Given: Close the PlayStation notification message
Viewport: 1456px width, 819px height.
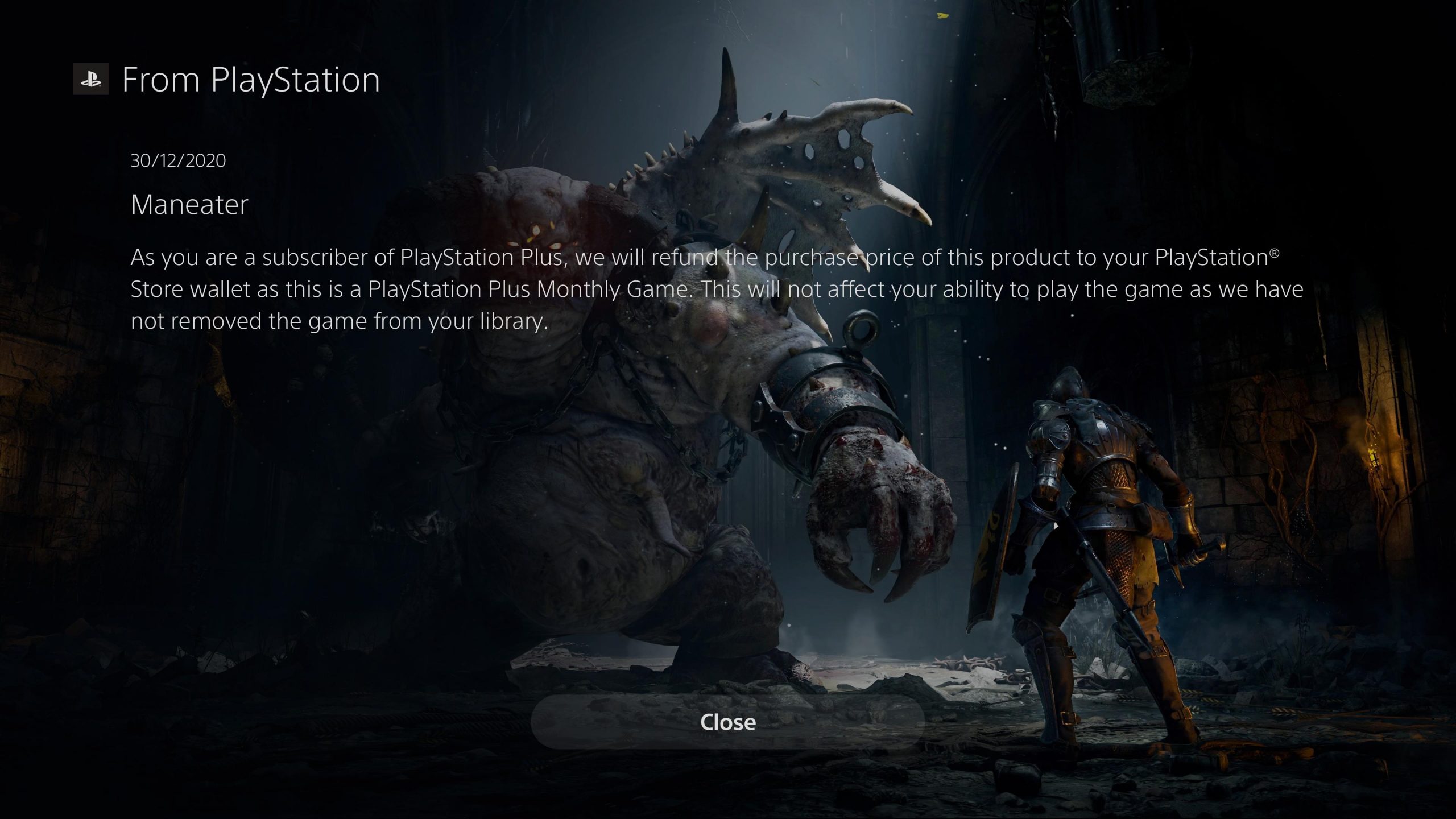Looking at the screenshot, I should pos(727,722).
